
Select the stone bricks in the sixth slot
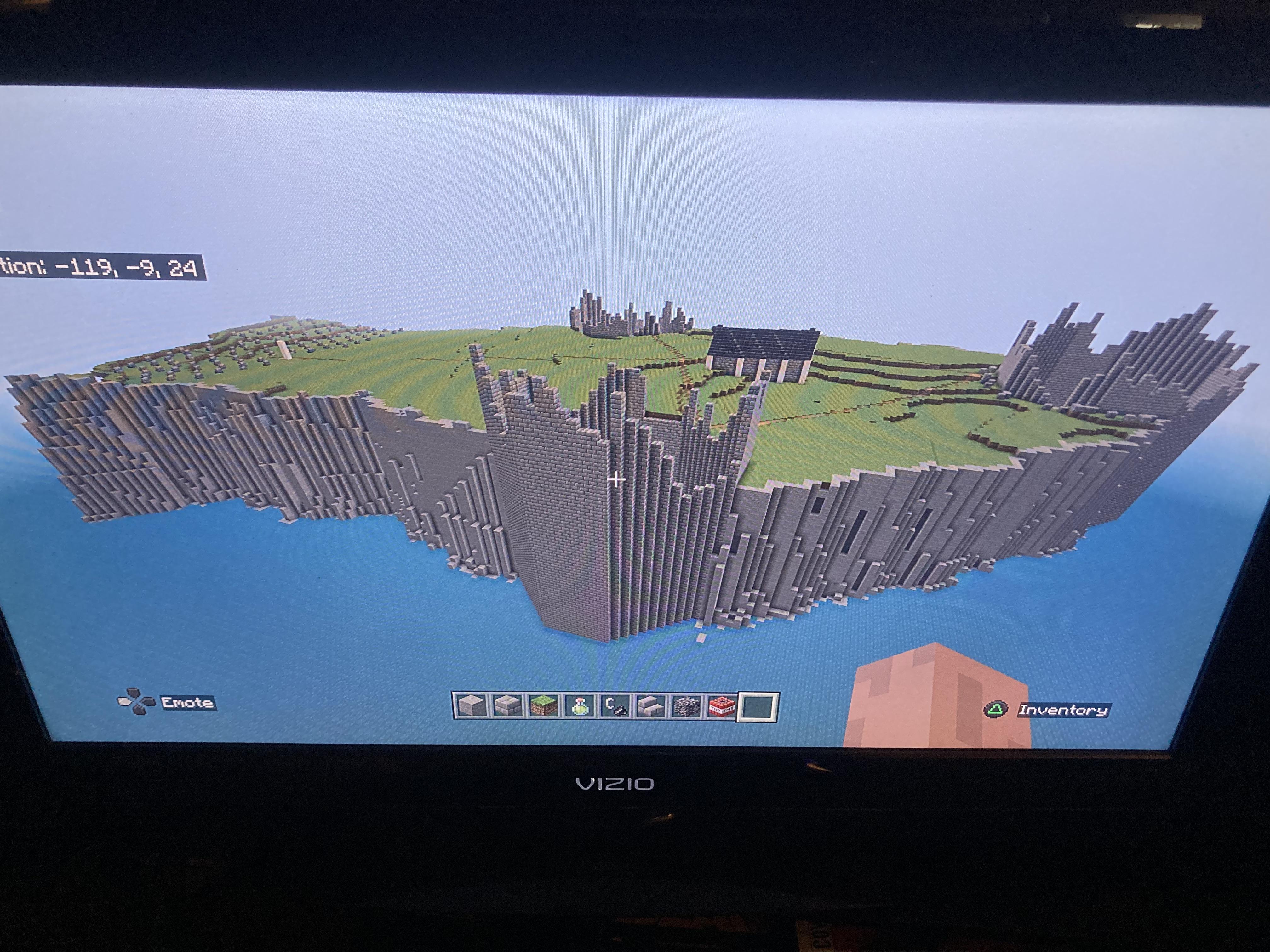point(652,706)
